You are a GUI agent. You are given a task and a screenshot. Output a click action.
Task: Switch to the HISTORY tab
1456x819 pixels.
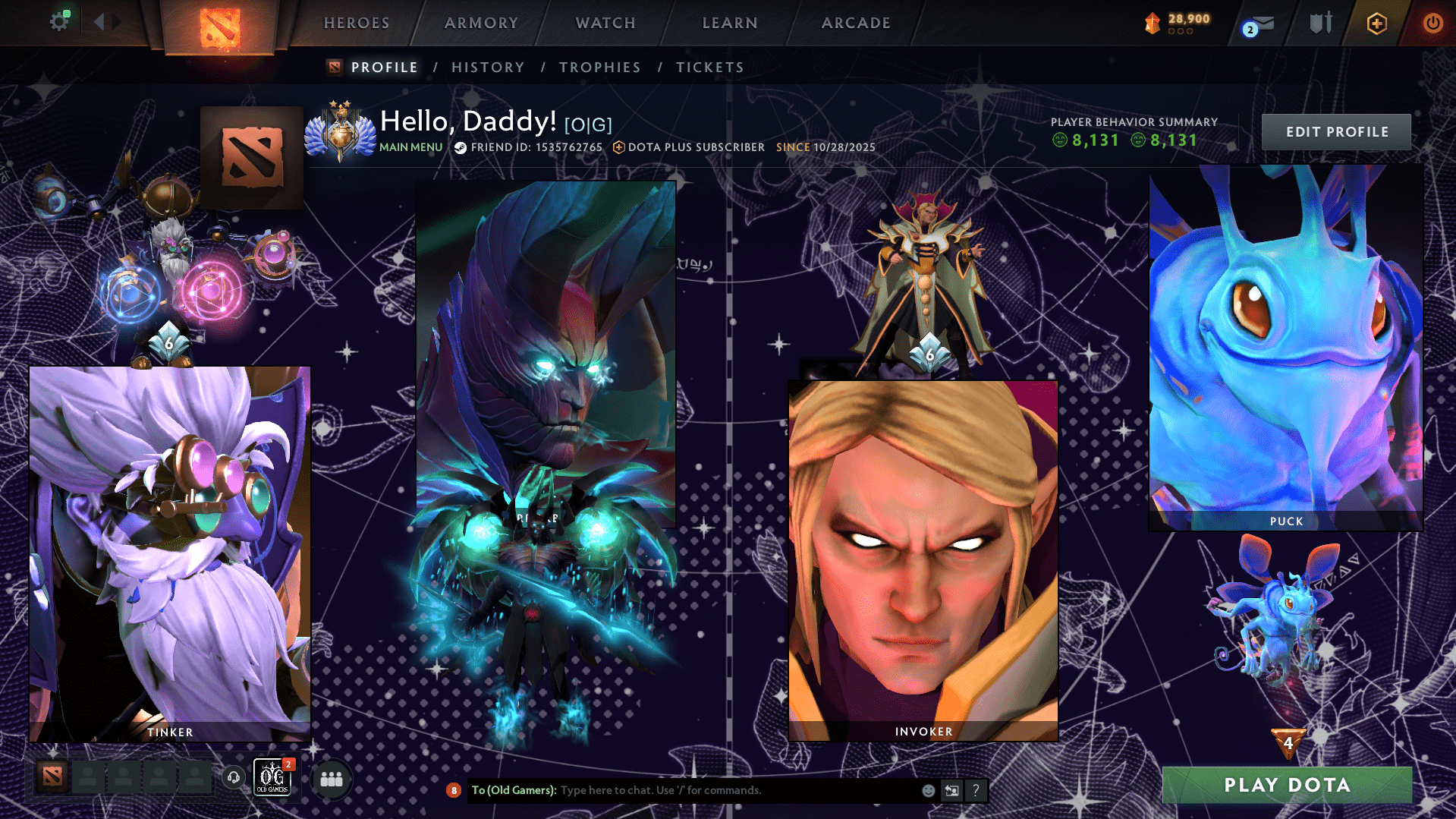click(x=488, y=67)
